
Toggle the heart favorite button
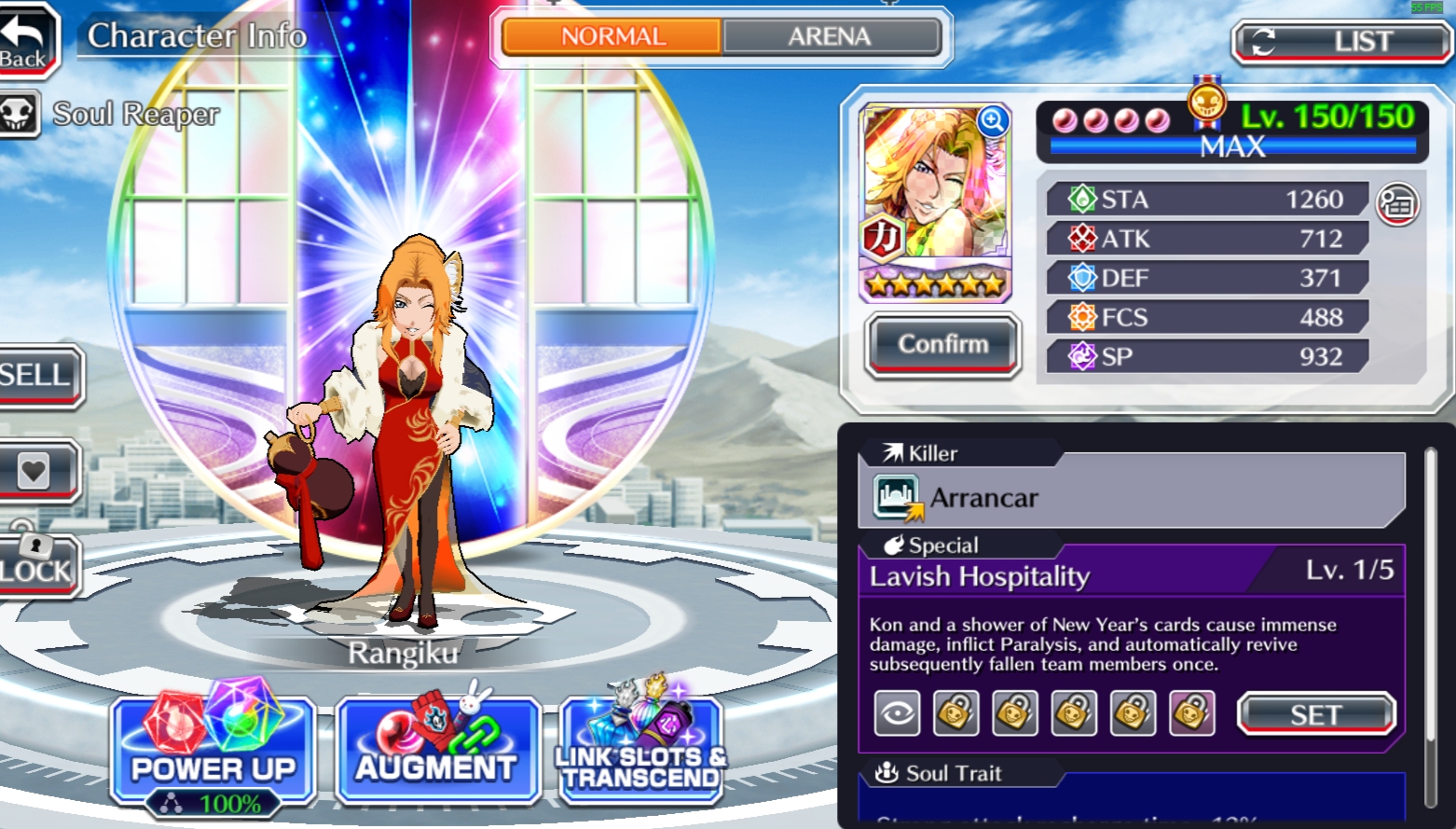(x=35, y=471)
